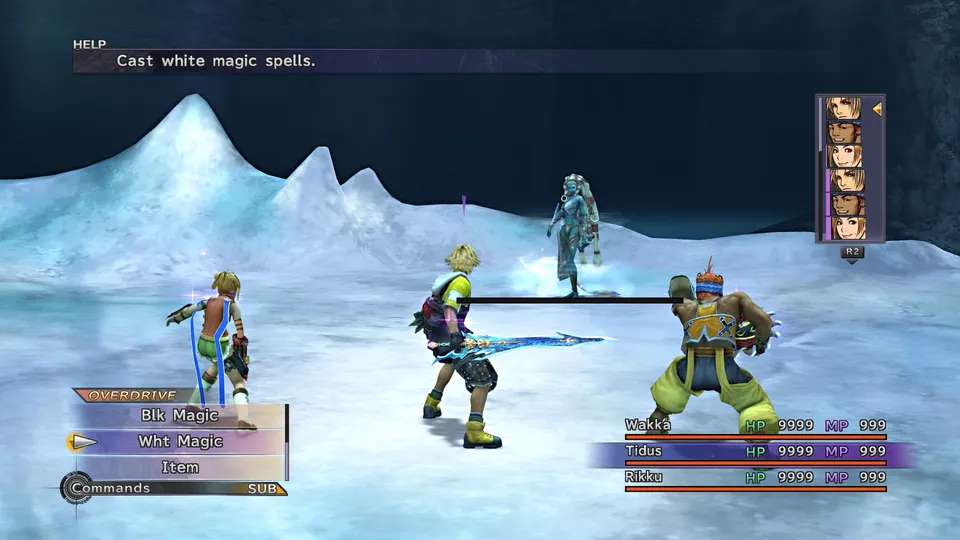Open the Item command
This screenshot has width=960, height=540.
pos(181,468)
